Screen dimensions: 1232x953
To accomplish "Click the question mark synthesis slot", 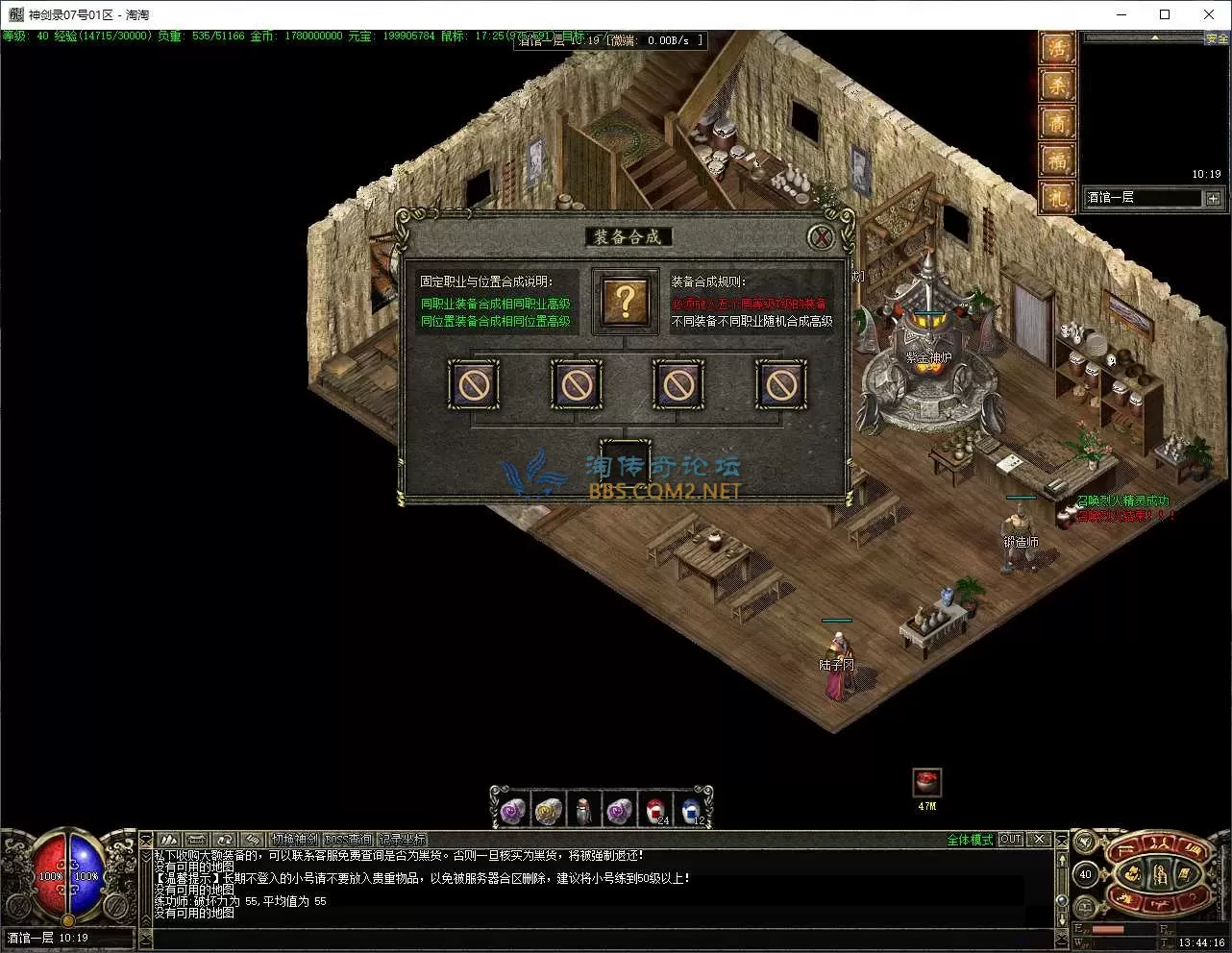I will tap(625, 302).
